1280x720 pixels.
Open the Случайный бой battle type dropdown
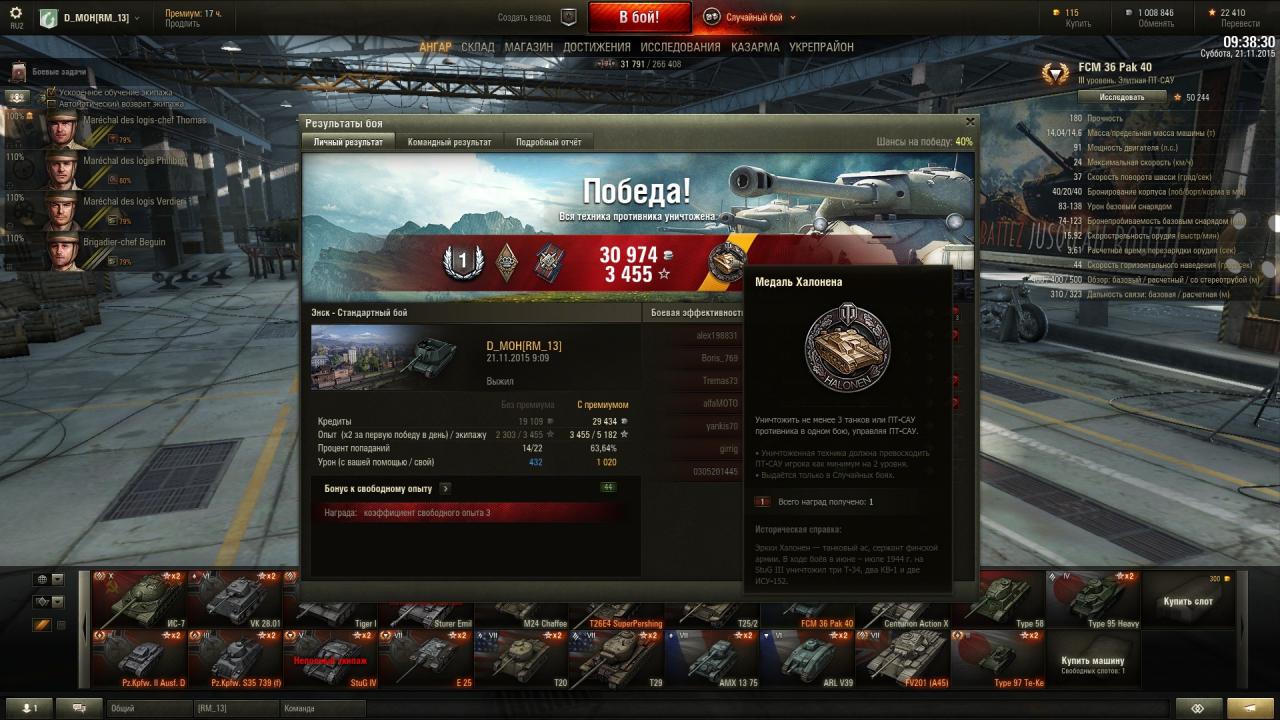point(750,17)
